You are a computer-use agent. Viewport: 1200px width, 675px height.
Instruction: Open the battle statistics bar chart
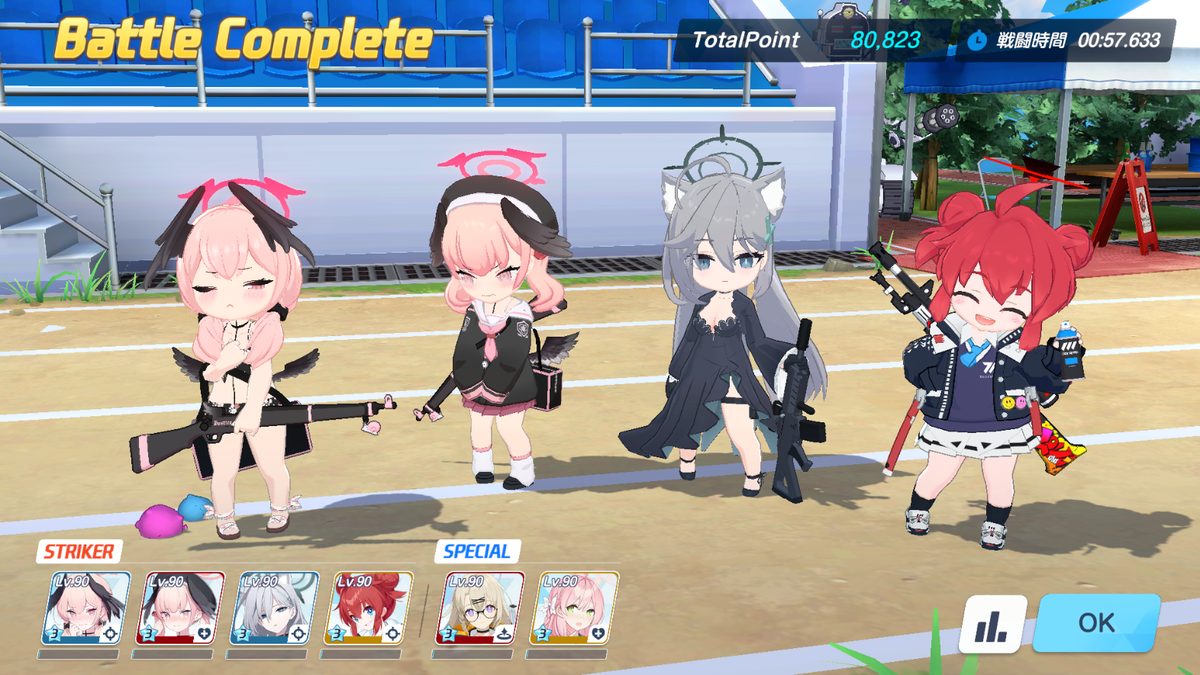(992, 624)
